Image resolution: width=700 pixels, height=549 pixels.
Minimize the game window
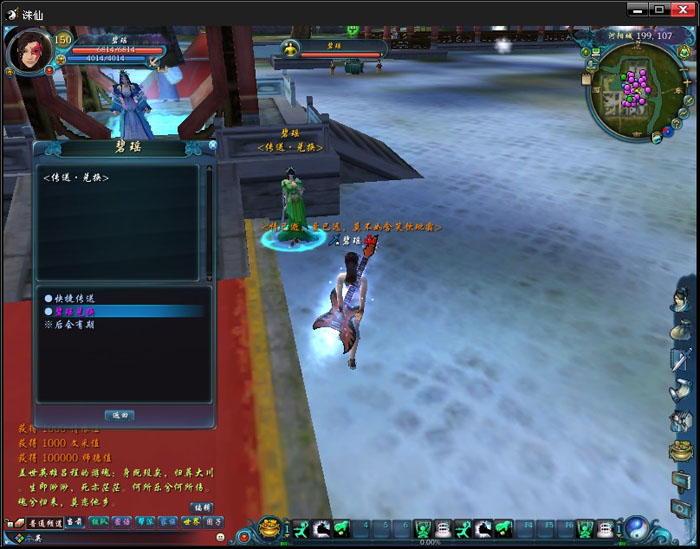pyautogui.click(x=636, y=9)
